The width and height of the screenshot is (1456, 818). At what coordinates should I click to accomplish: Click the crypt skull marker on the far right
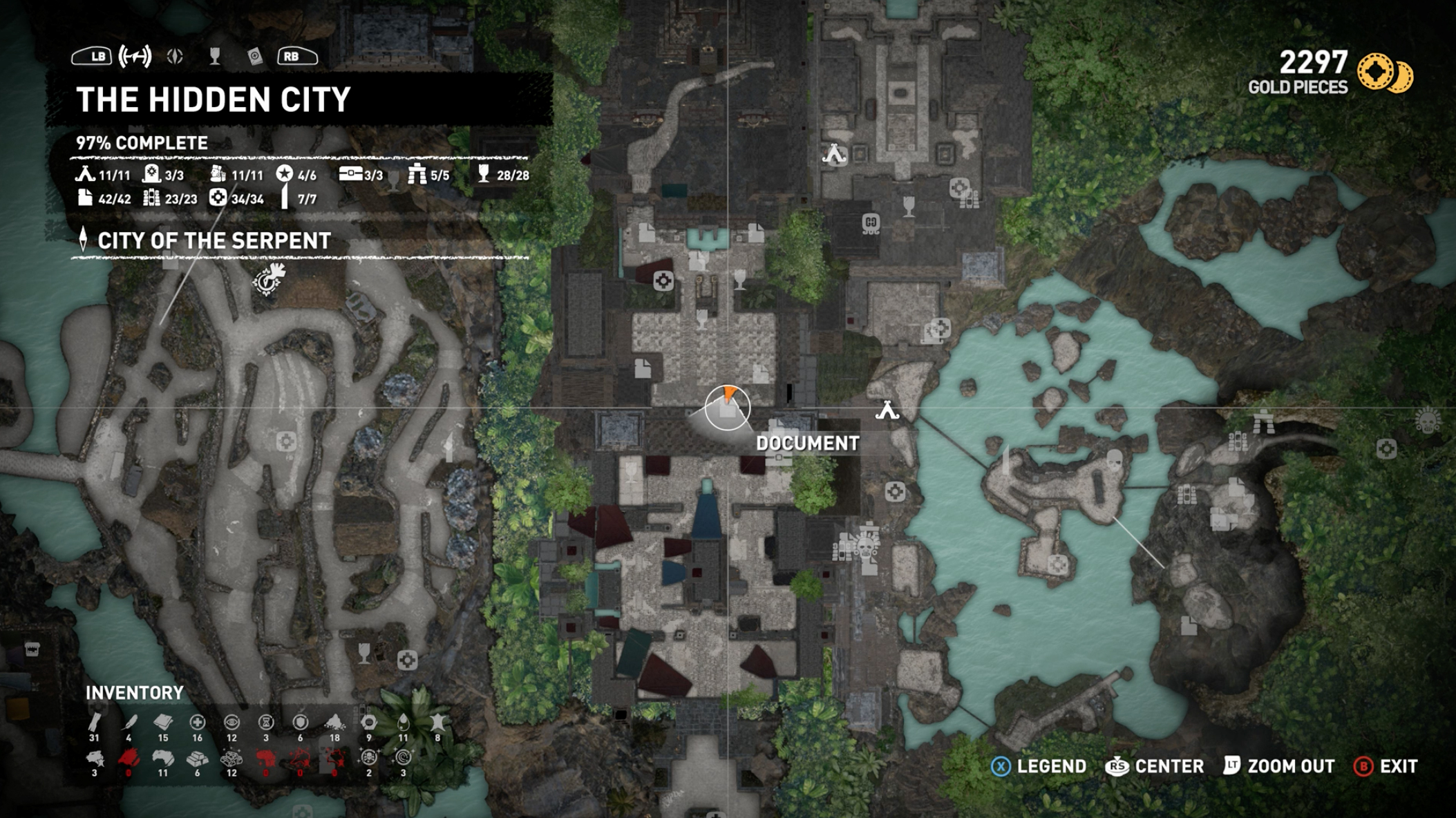pyautogui.click(x=1428, y=420)
